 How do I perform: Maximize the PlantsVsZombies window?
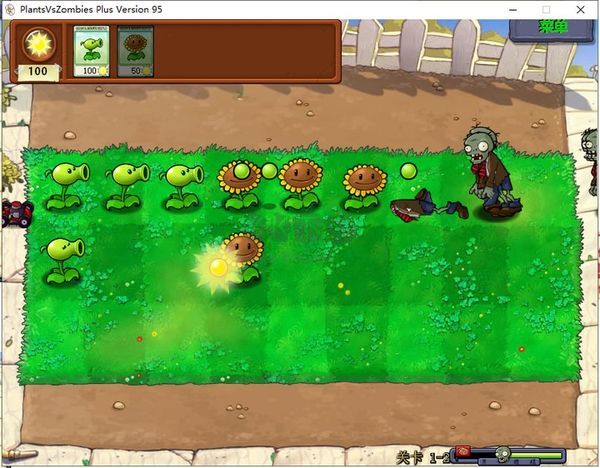(546, 8)
